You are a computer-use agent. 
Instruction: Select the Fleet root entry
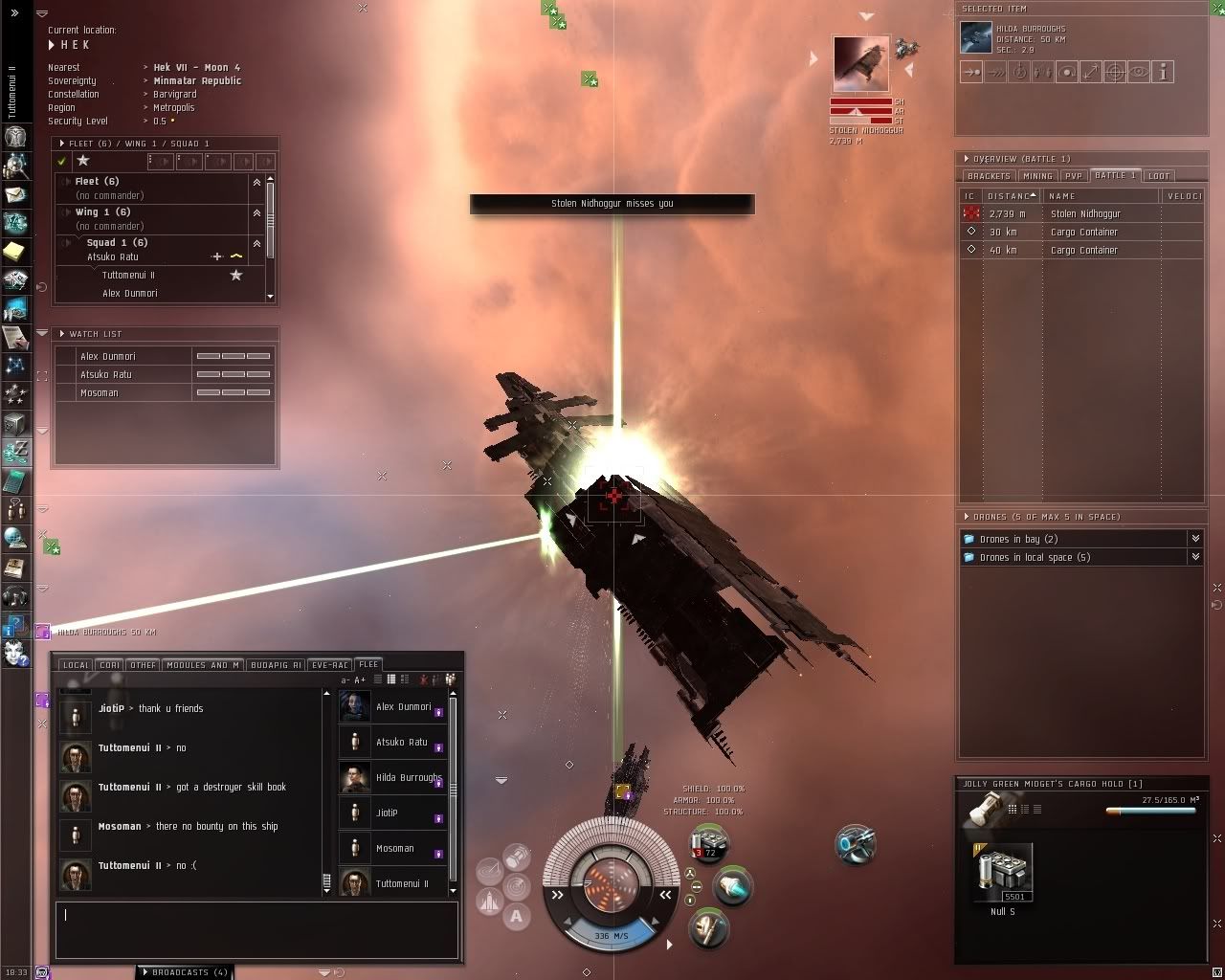(x=97, y=182)
